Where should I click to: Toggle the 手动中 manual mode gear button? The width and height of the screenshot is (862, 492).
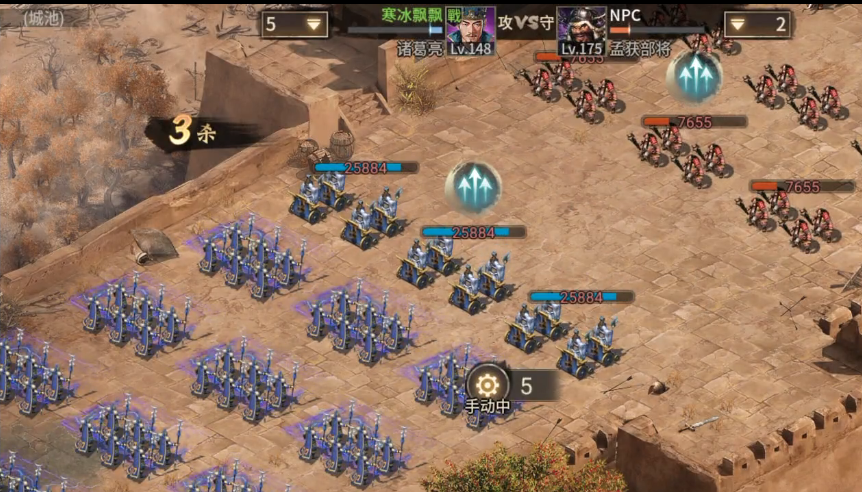(x=487, y=385)
